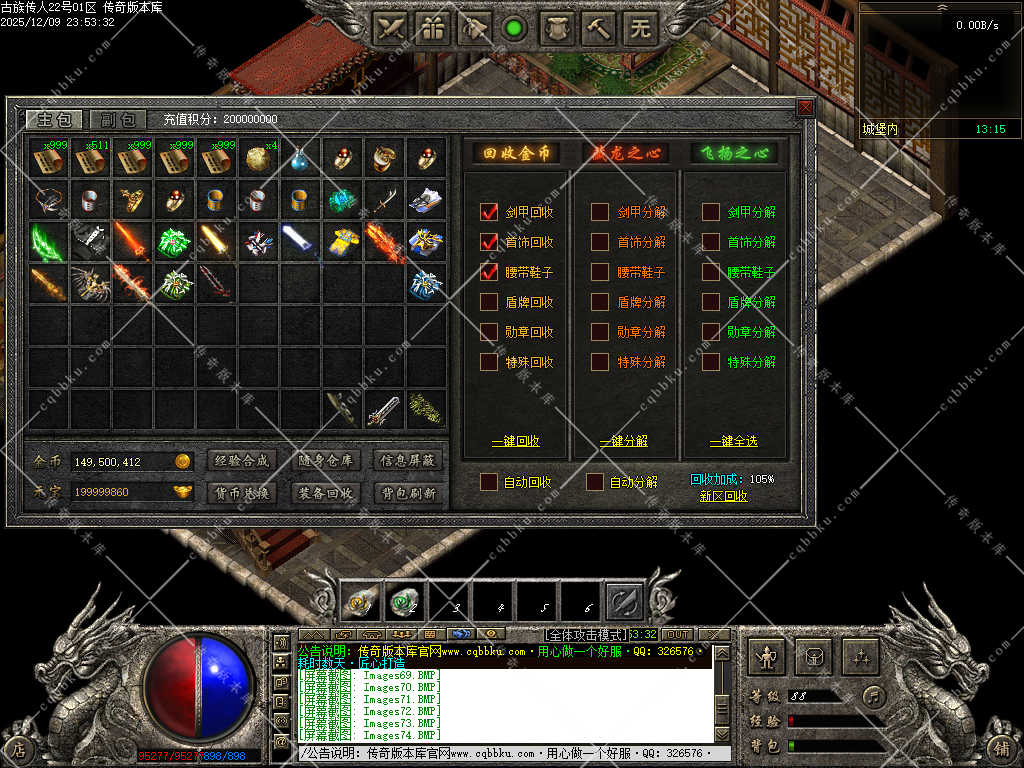Enable 自动回收 checkbox

tap(489, 482)
